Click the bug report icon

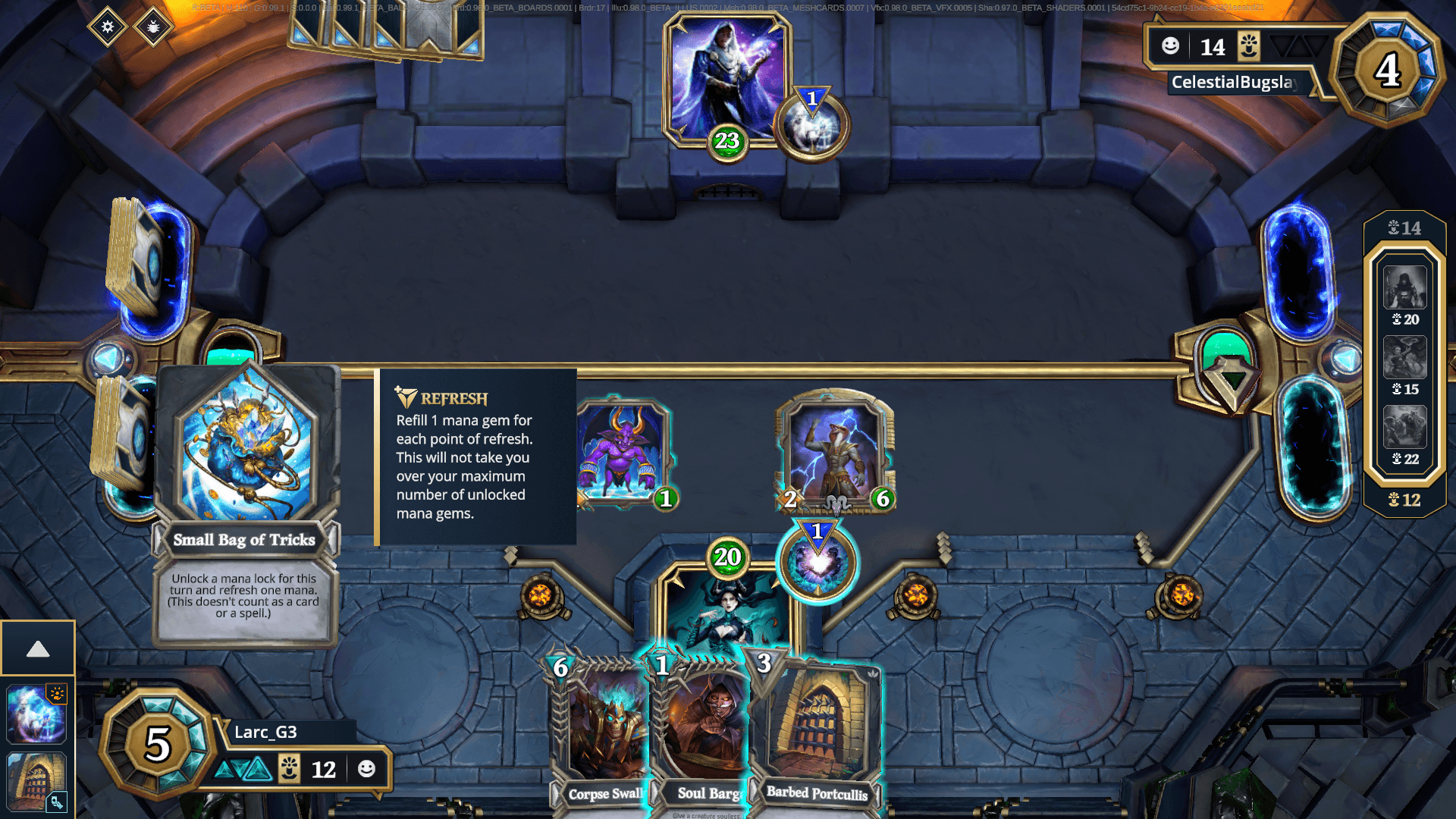[x=153, y=27]
